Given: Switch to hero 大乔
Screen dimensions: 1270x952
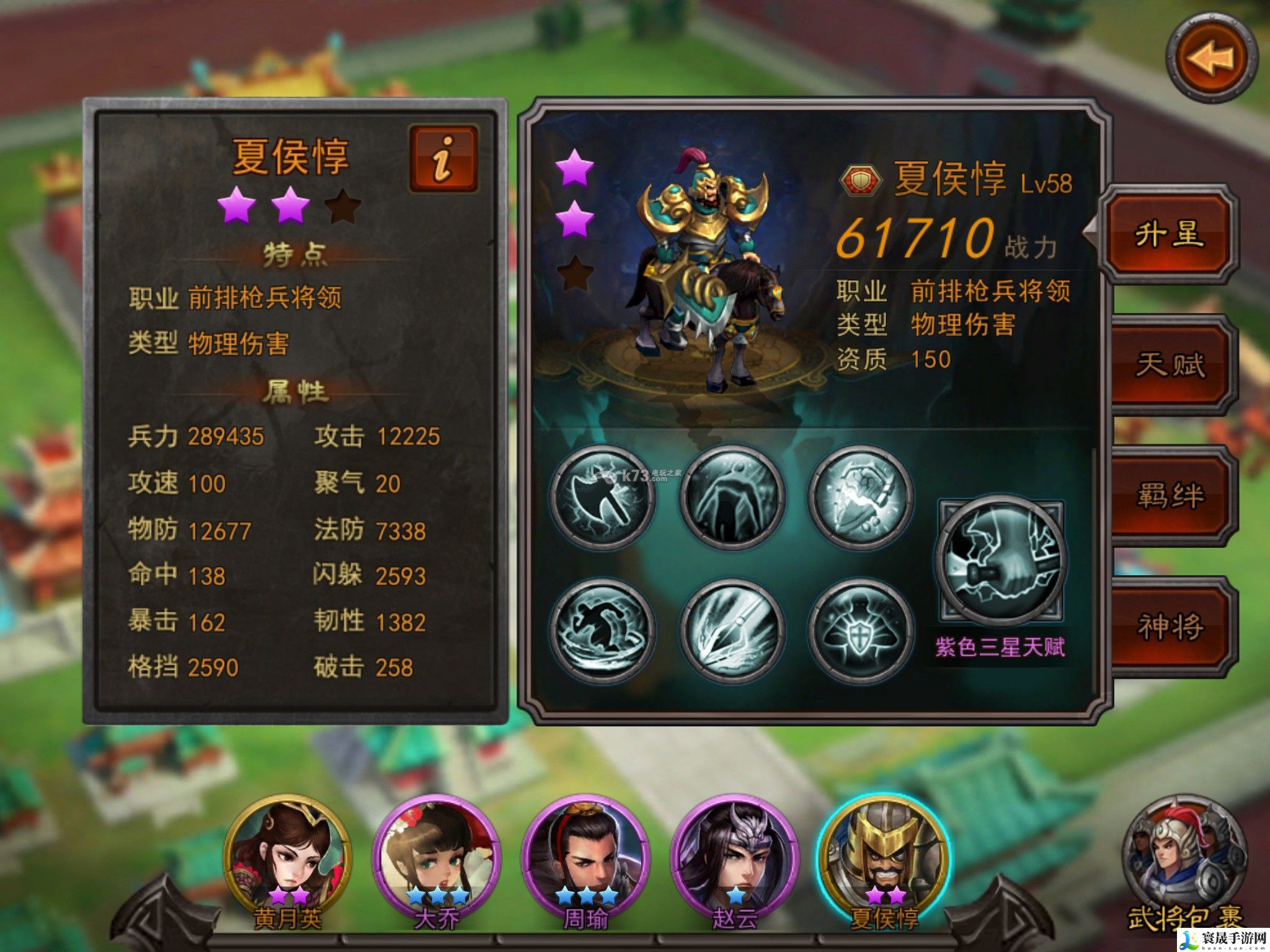Looking at the screenshot, I should click(x=437, y=858).
